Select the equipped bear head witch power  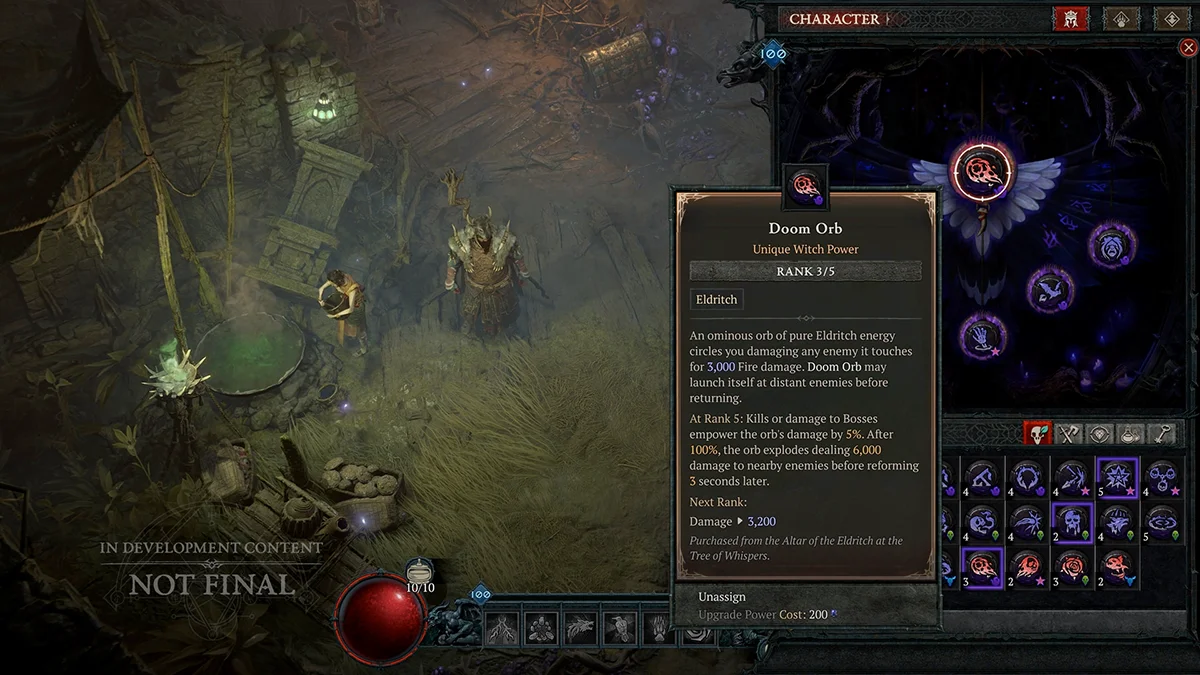point(1112,245)
